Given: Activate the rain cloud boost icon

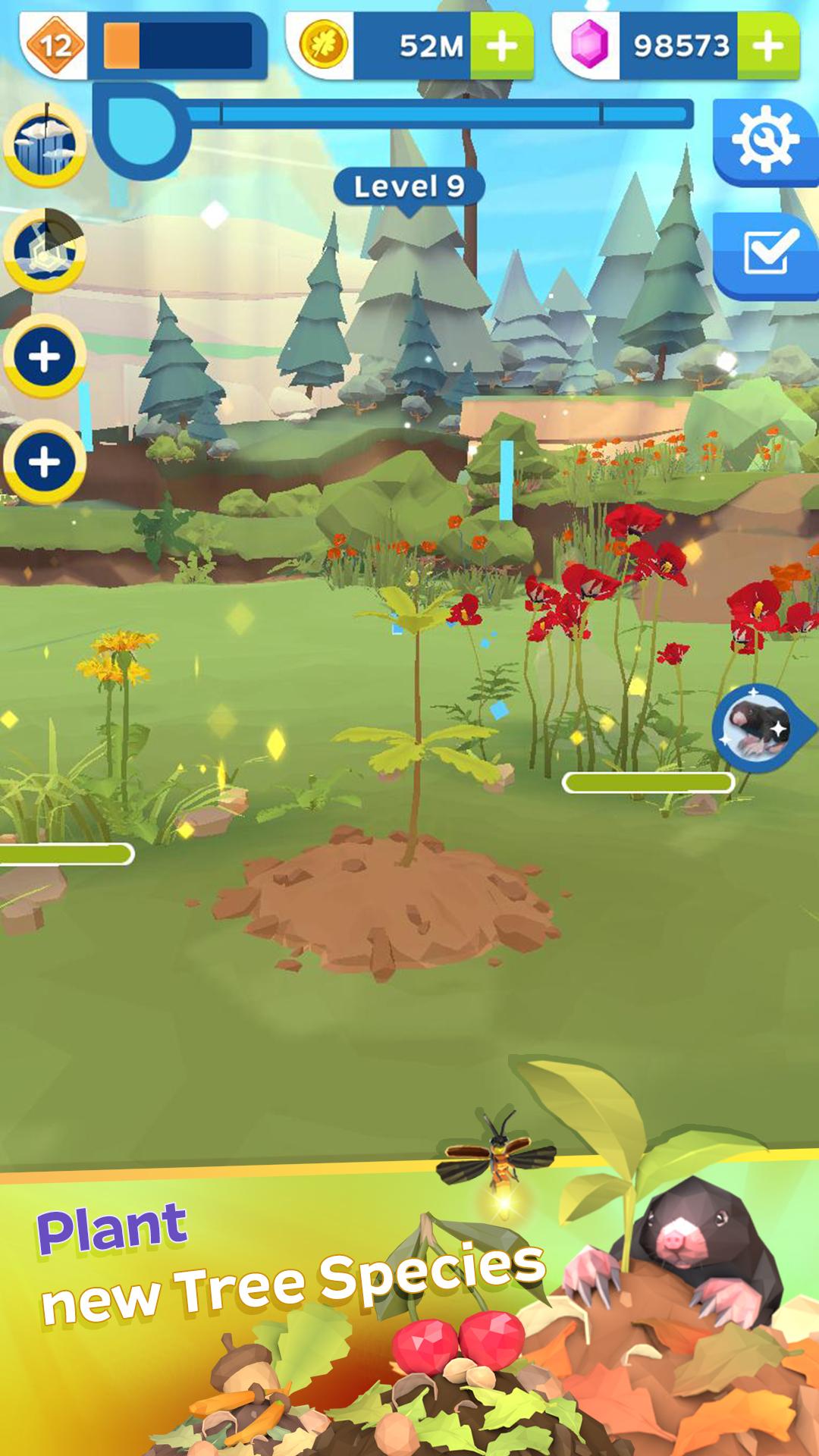Looking at the screenshot, I should [45, 144].
